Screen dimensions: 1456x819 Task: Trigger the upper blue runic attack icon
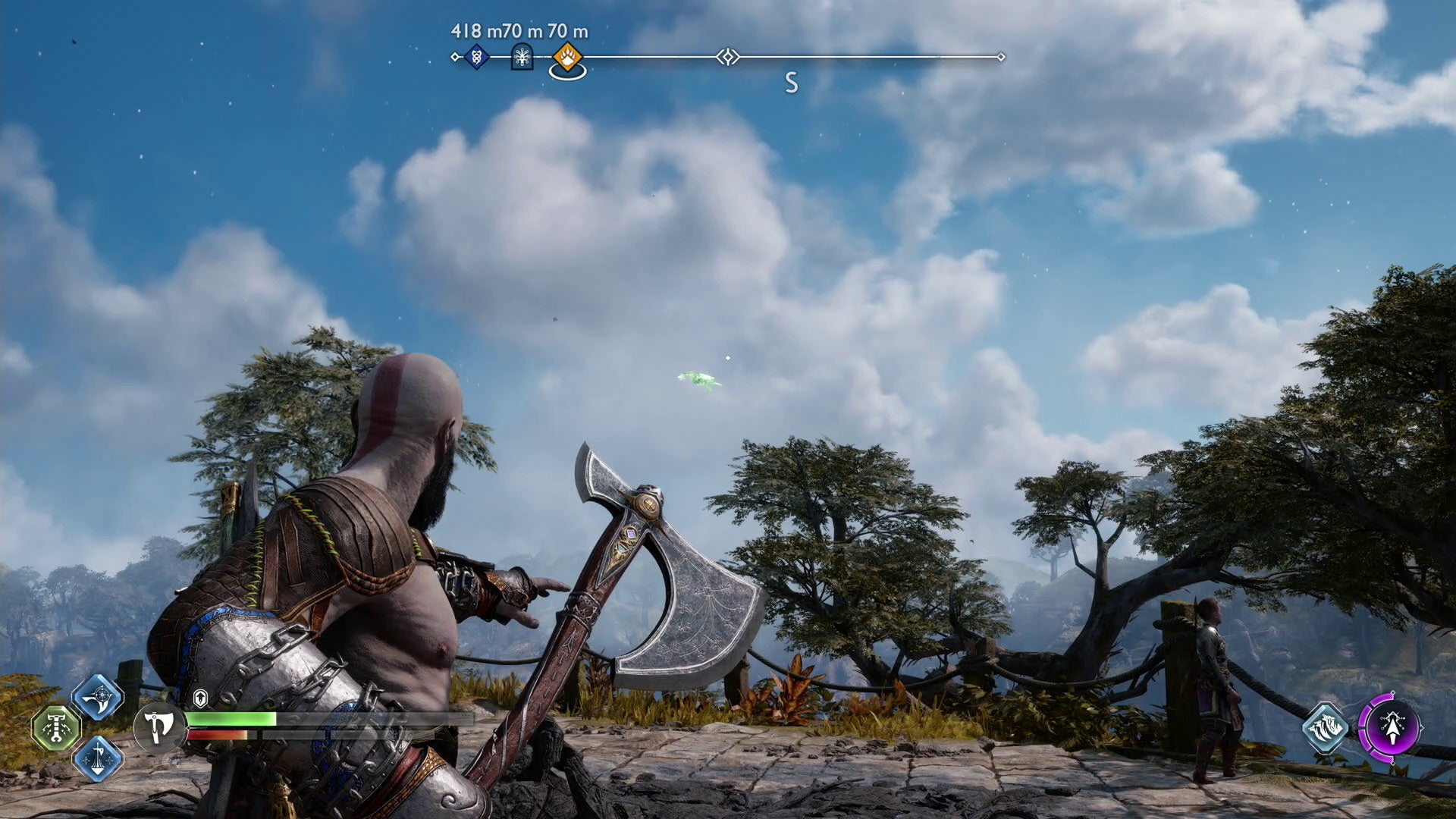98,698
